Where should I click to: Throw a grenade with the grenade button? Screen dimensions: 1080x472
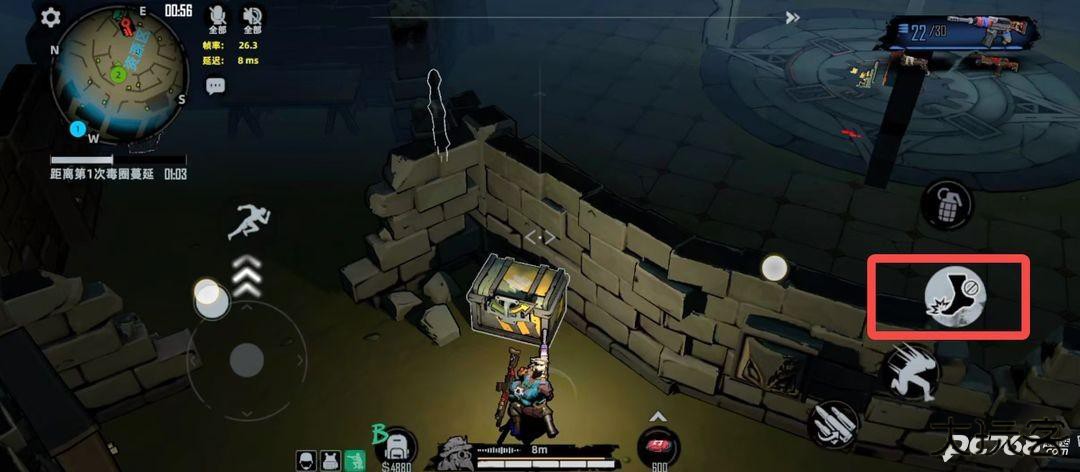pos(945,206)
